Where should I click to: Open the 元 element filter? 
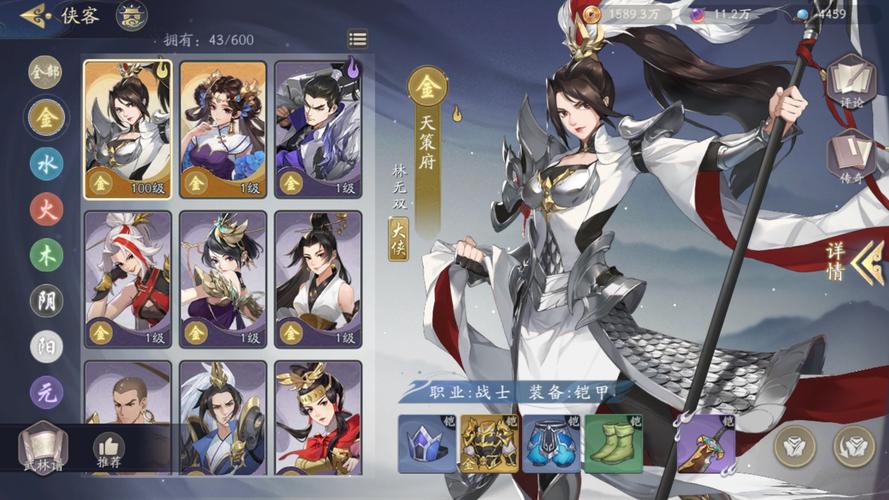46,392
